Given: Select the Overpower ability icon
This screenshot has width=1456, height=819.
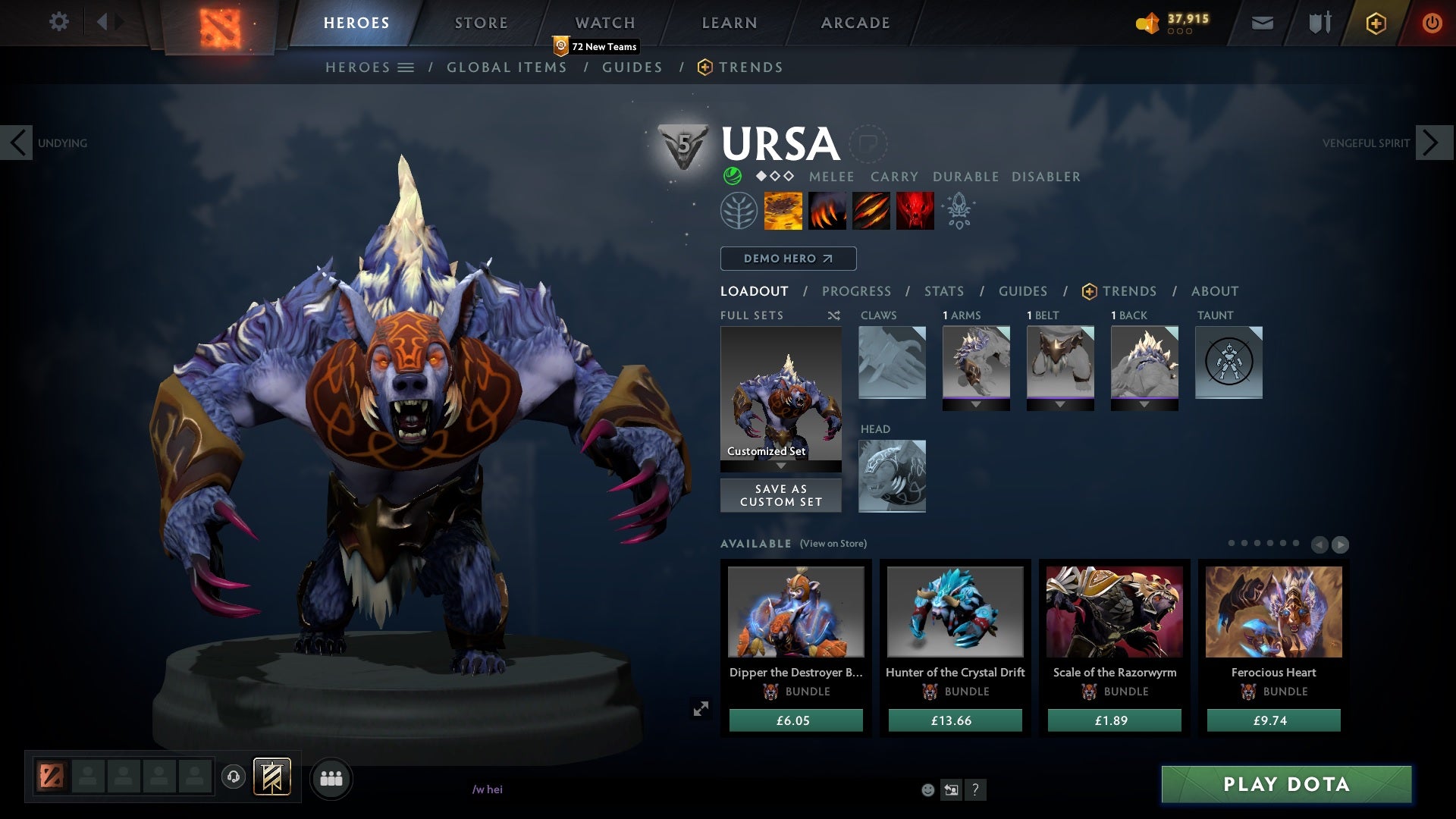Looking at the screenshot, I should coord(827,211).
